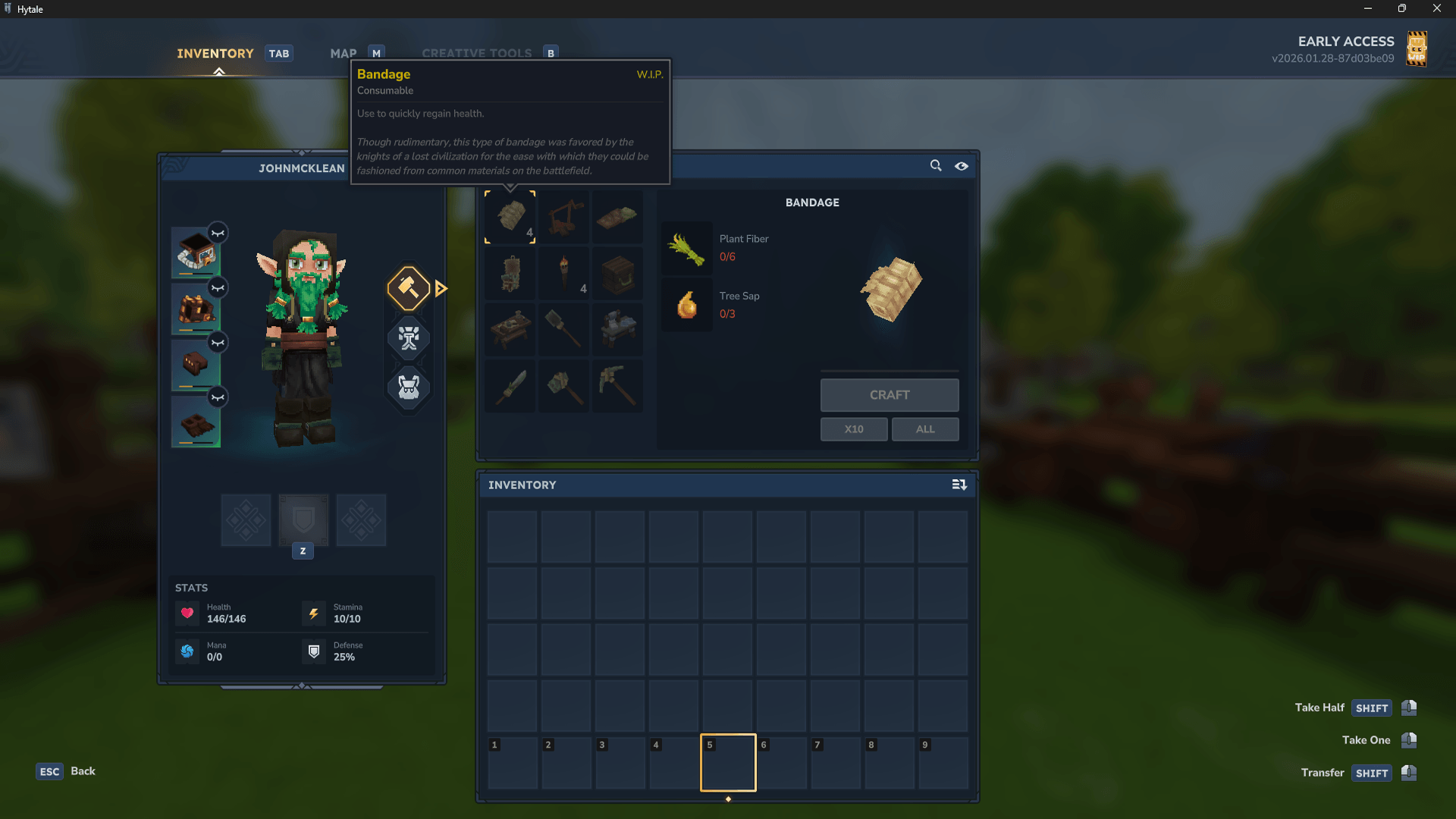Toggle the craftable-only eye filter
Viewport: 1456px width, 819px height.
click(962, 165)
